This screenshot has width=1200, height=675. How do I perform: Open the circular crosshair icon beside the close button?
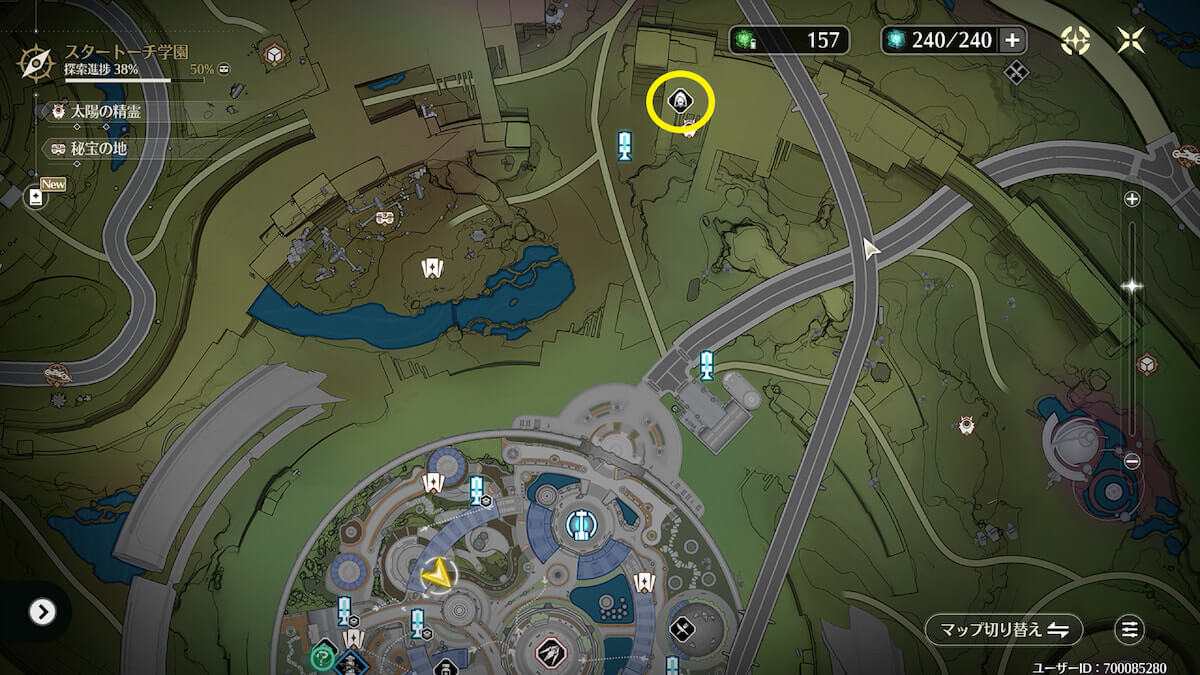[x=1075, y=40]
